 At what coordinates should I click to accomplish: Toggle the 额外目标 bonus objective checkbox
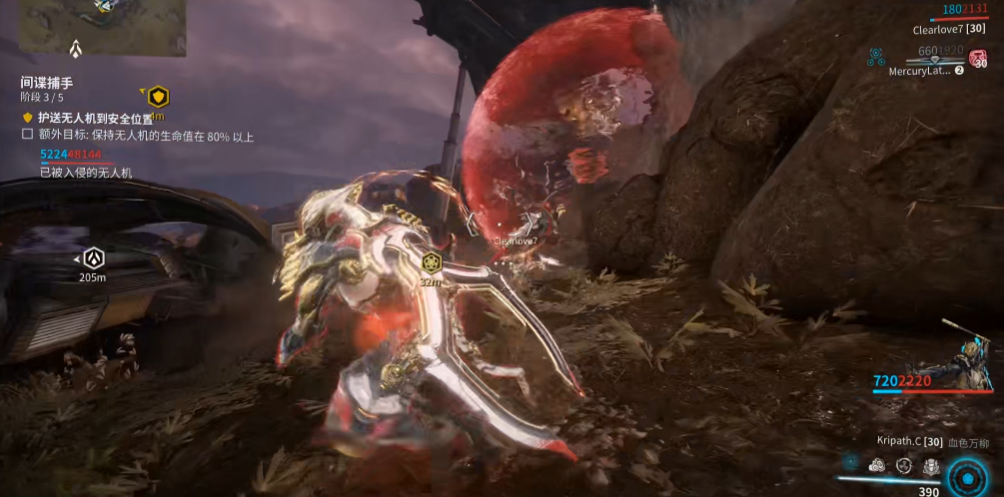28,135
